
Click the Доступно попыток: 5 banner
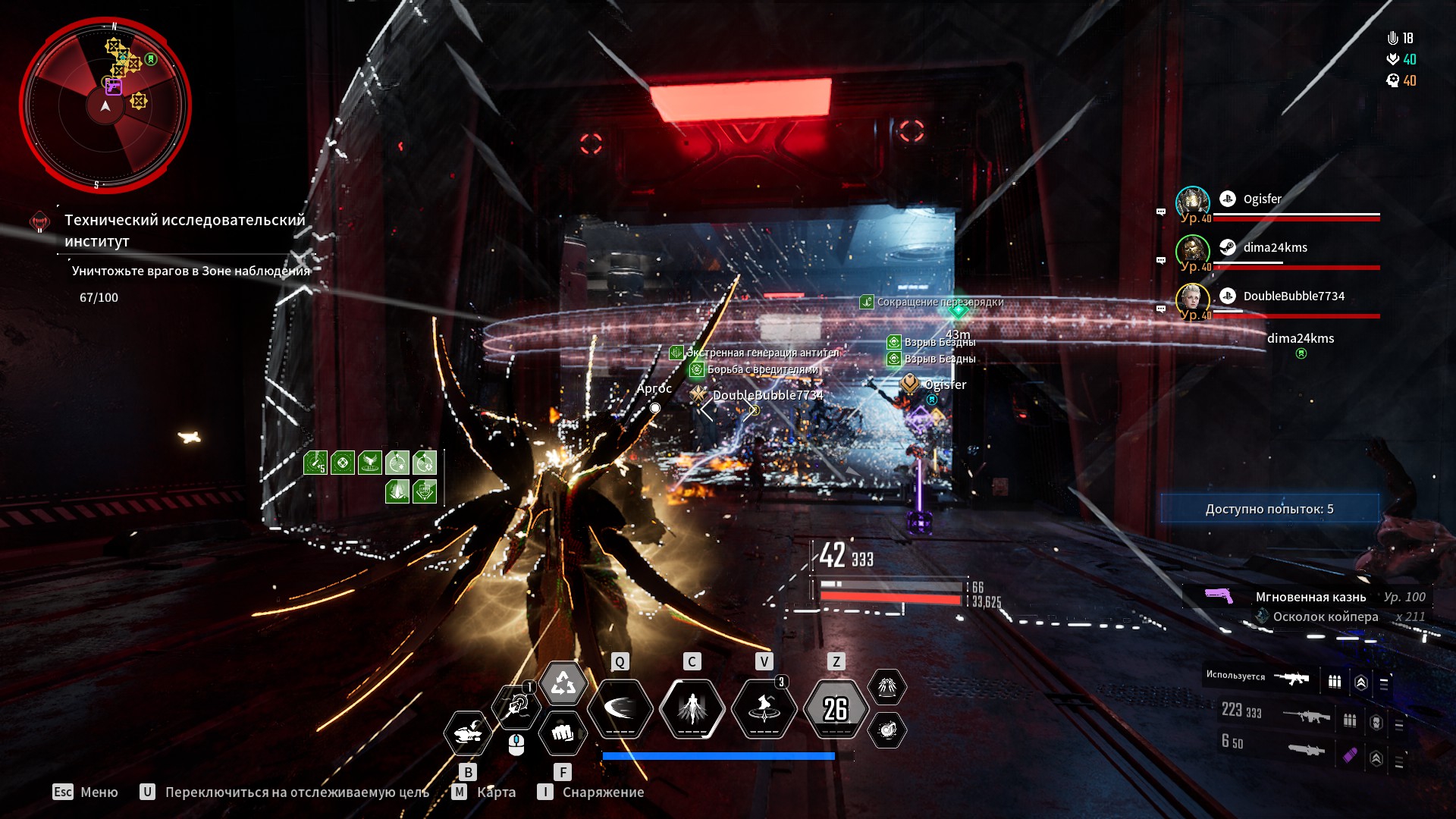(1269, 509)
